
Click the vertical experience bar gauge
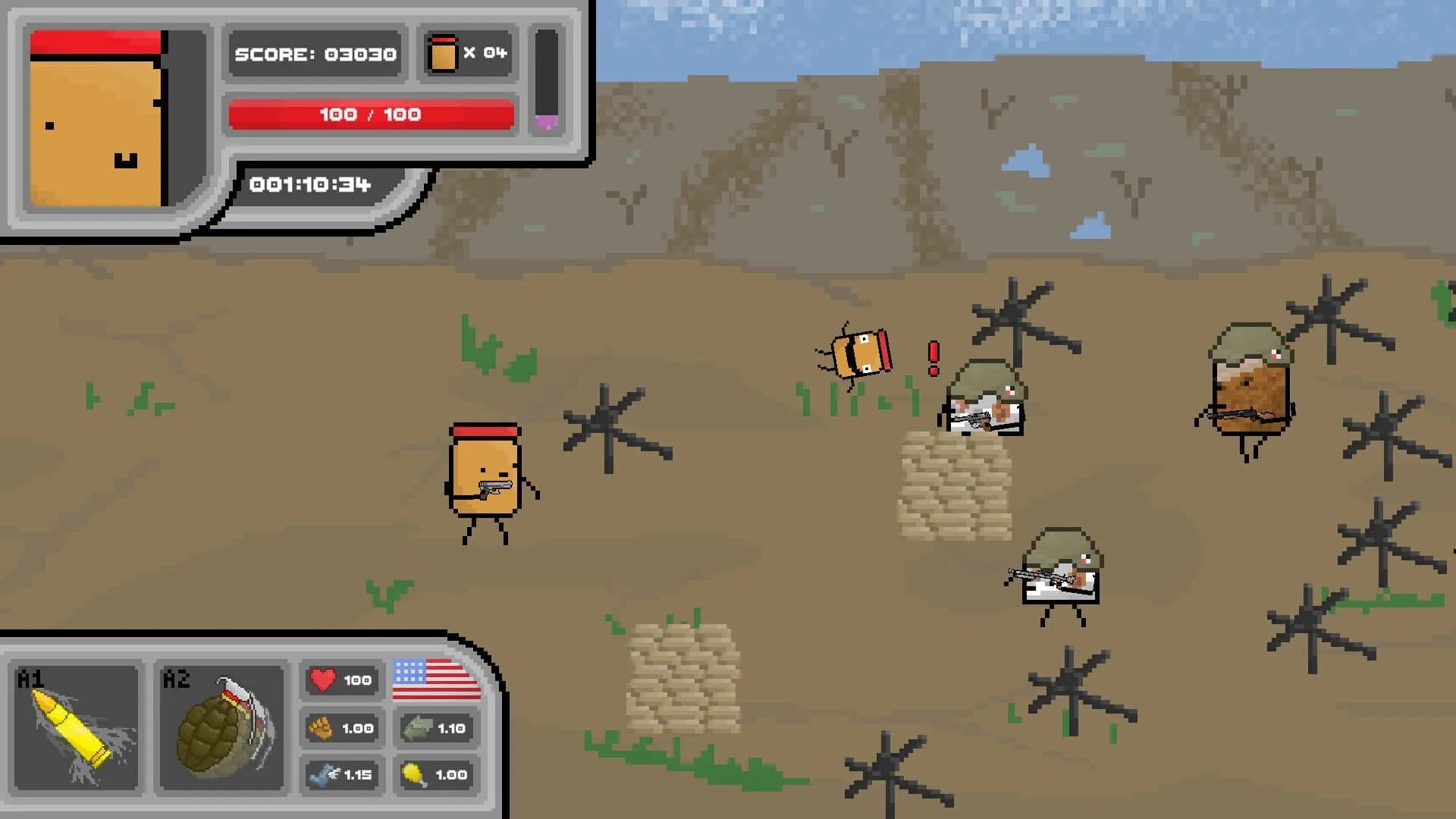pyautogui.click(x=549, y=83)
